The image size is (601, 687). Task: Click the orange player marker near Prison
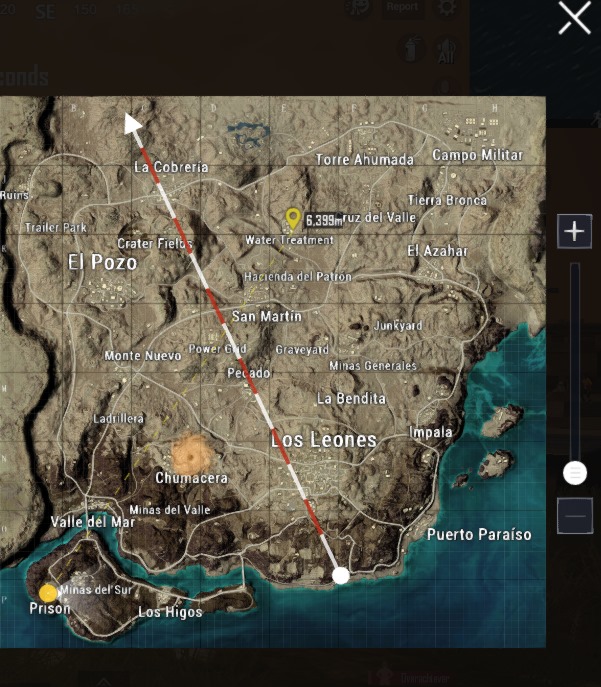click(48, 592)
